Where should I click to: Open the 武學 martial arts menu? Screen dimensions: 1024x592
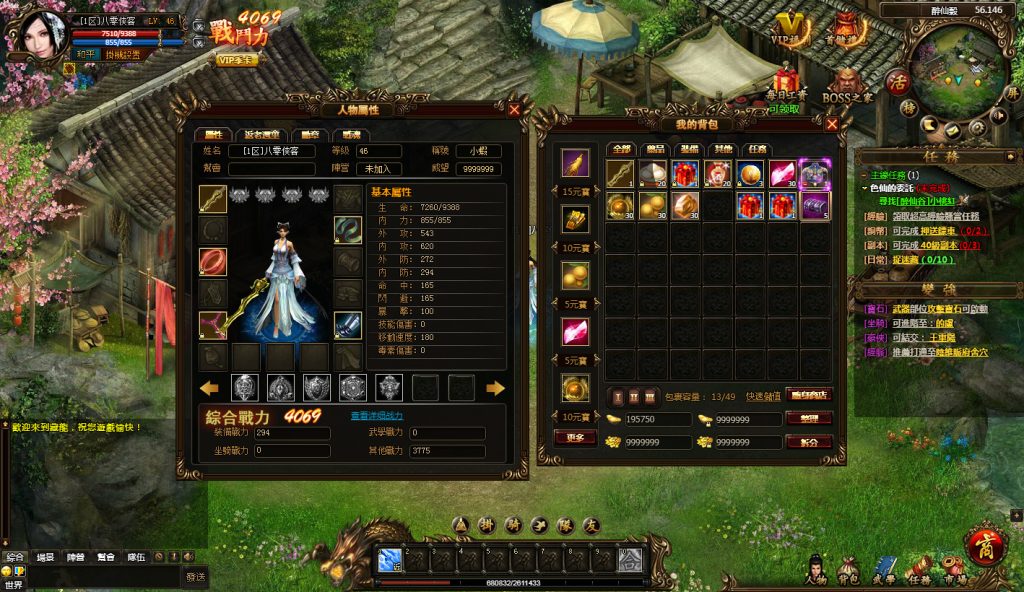884,570
